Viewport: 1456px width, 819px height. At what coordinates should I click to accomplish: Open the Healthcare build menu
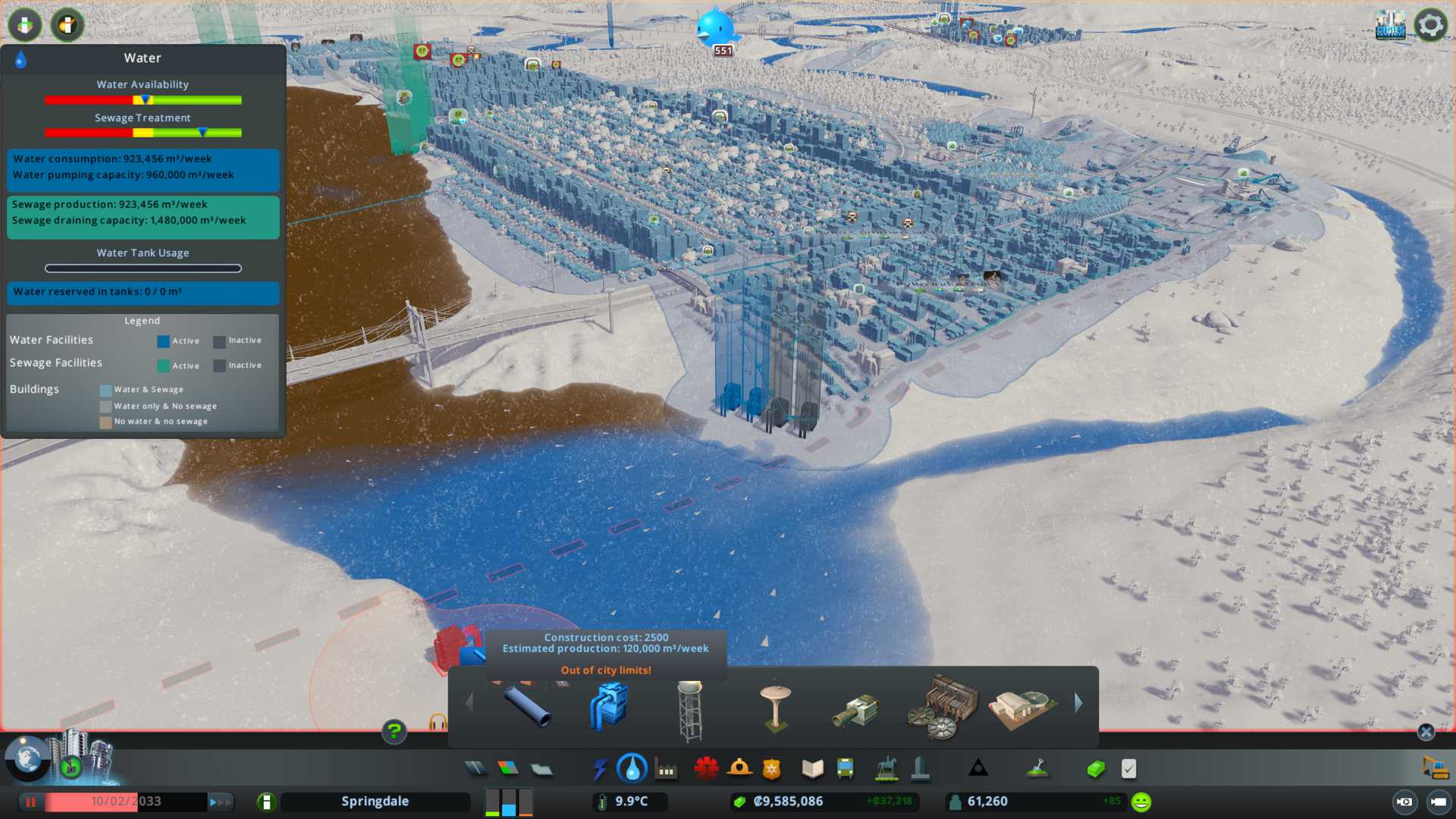(706, 769)
